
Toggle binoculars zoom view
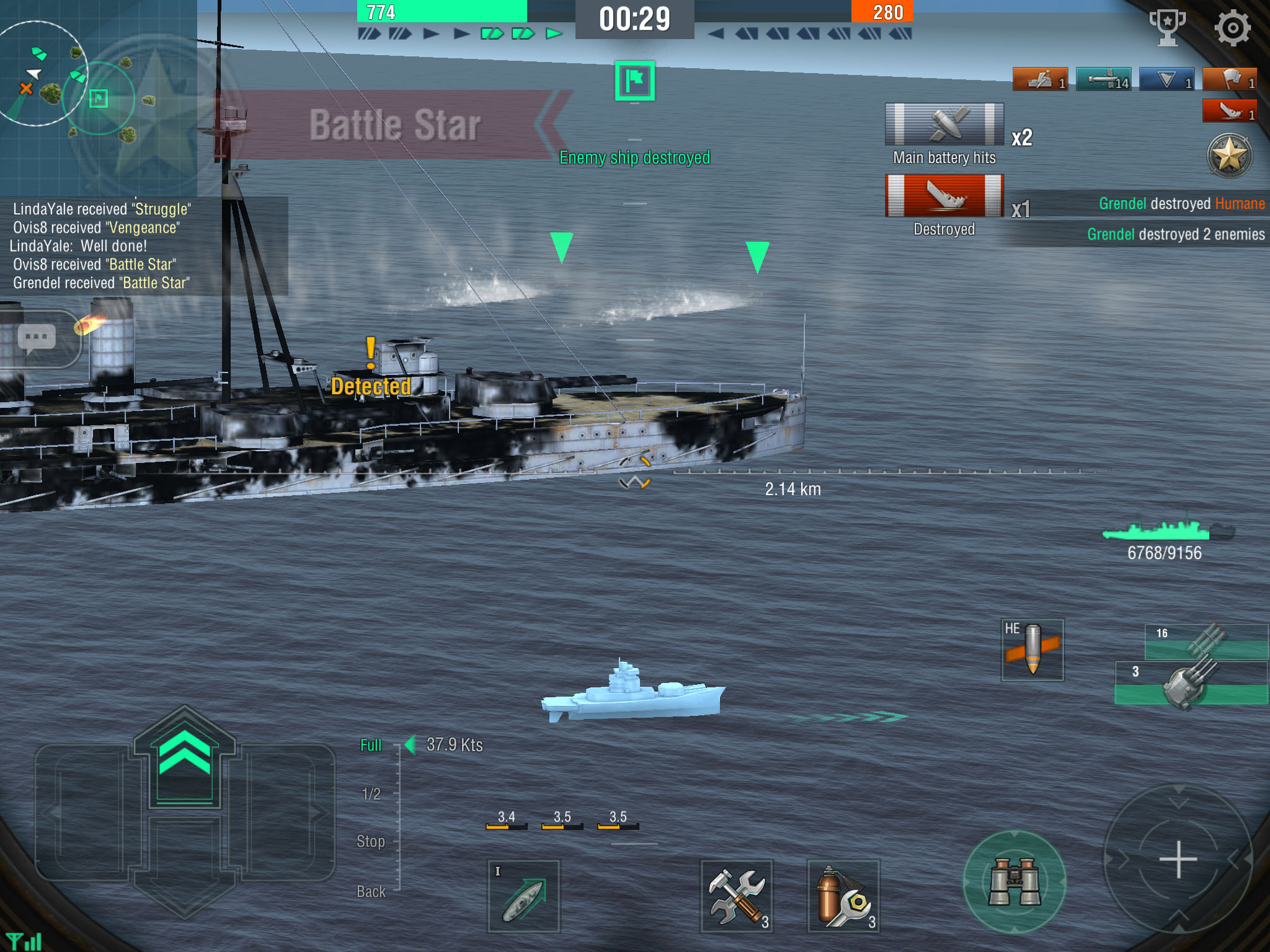1015,882
